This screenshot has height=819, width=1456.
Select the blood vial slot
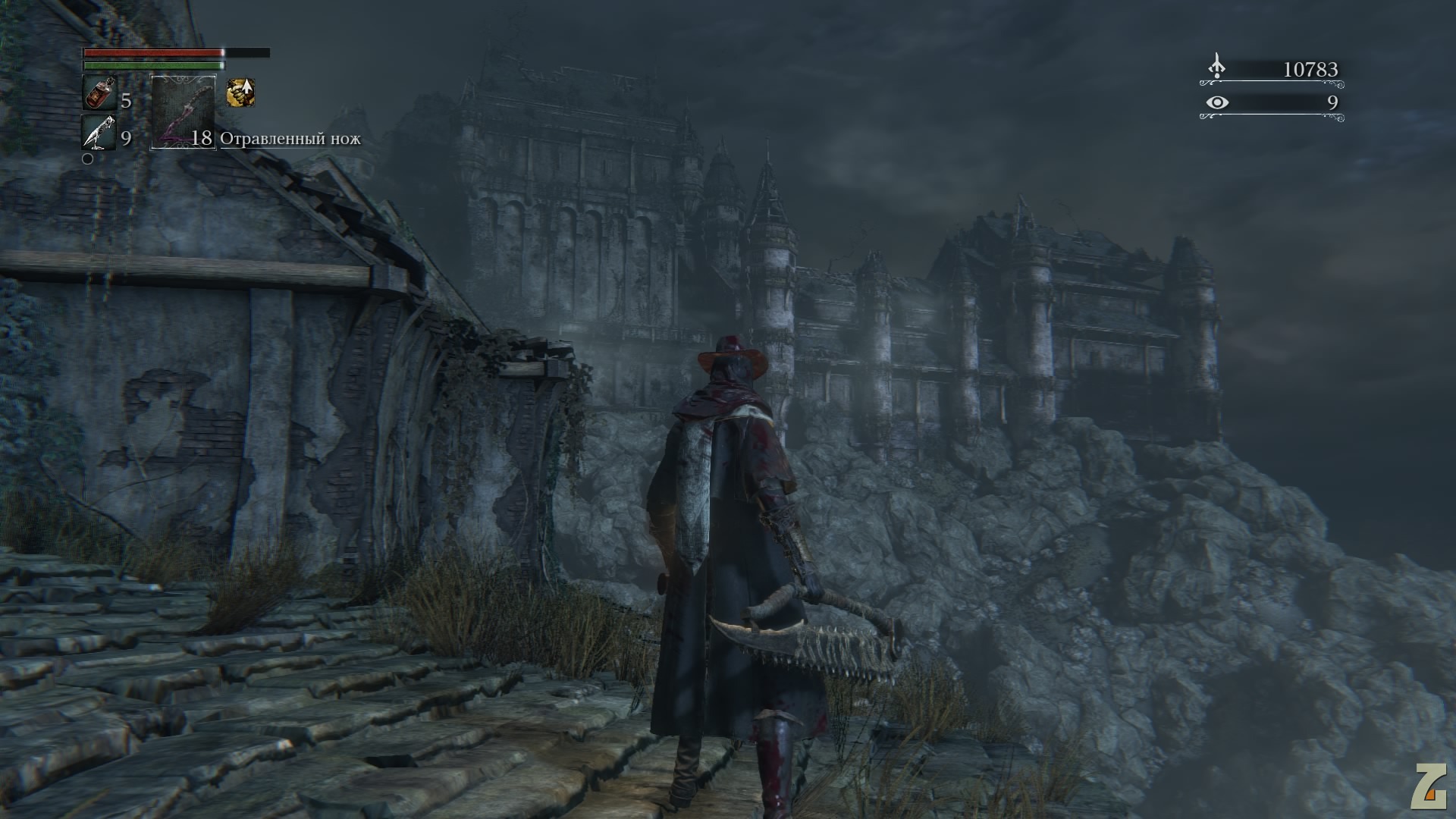point(98,94)
